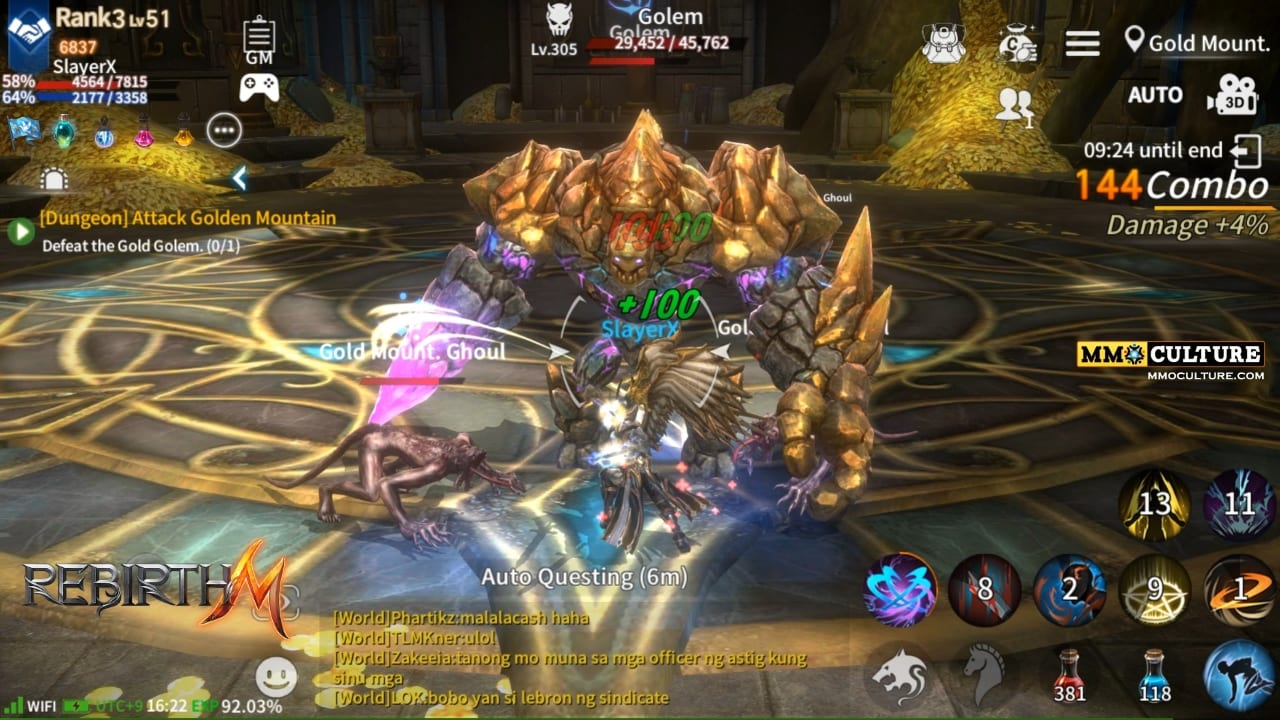
Task: Expand the buff list ellipsis button
Action: pyautogui.click(x=224, y=130)
